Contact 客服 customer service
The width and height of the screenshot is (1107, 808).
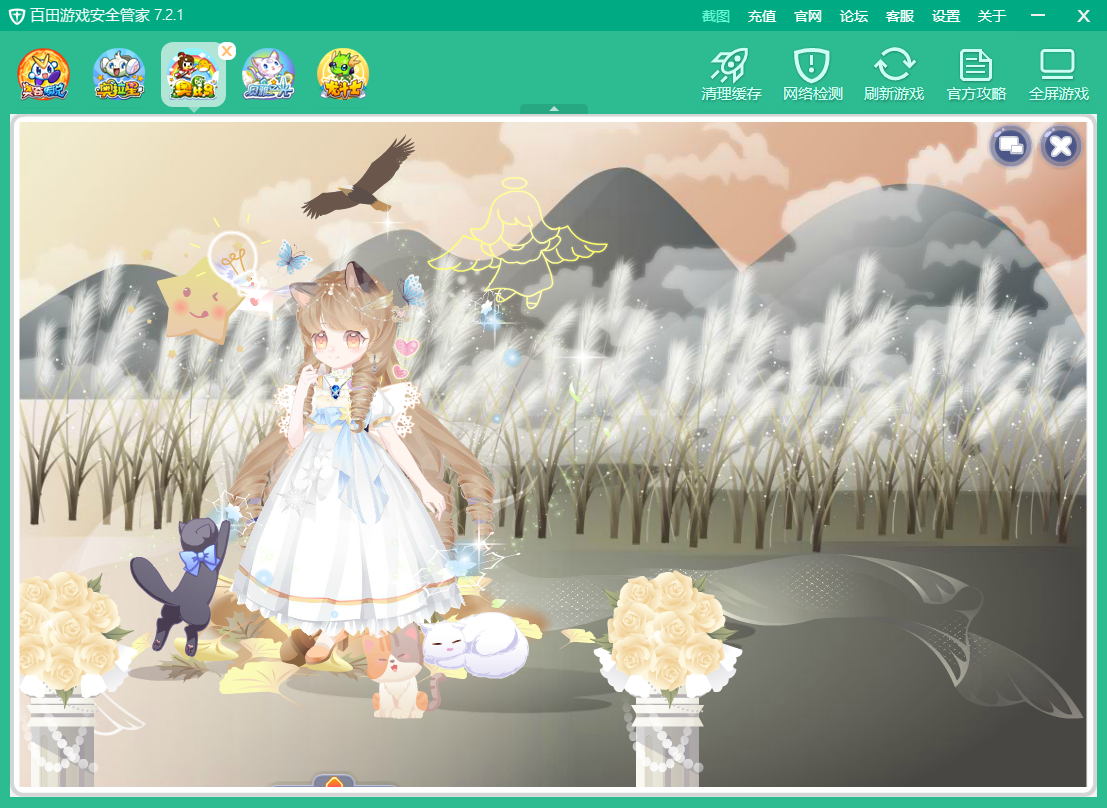[x=900, y=16]
